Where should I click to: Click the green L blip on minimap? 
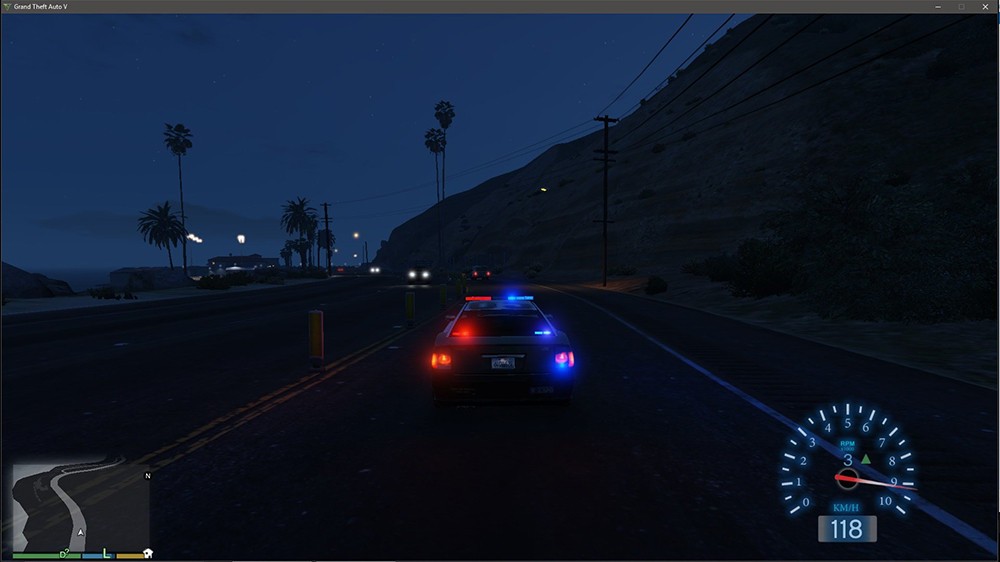[106, 552]
